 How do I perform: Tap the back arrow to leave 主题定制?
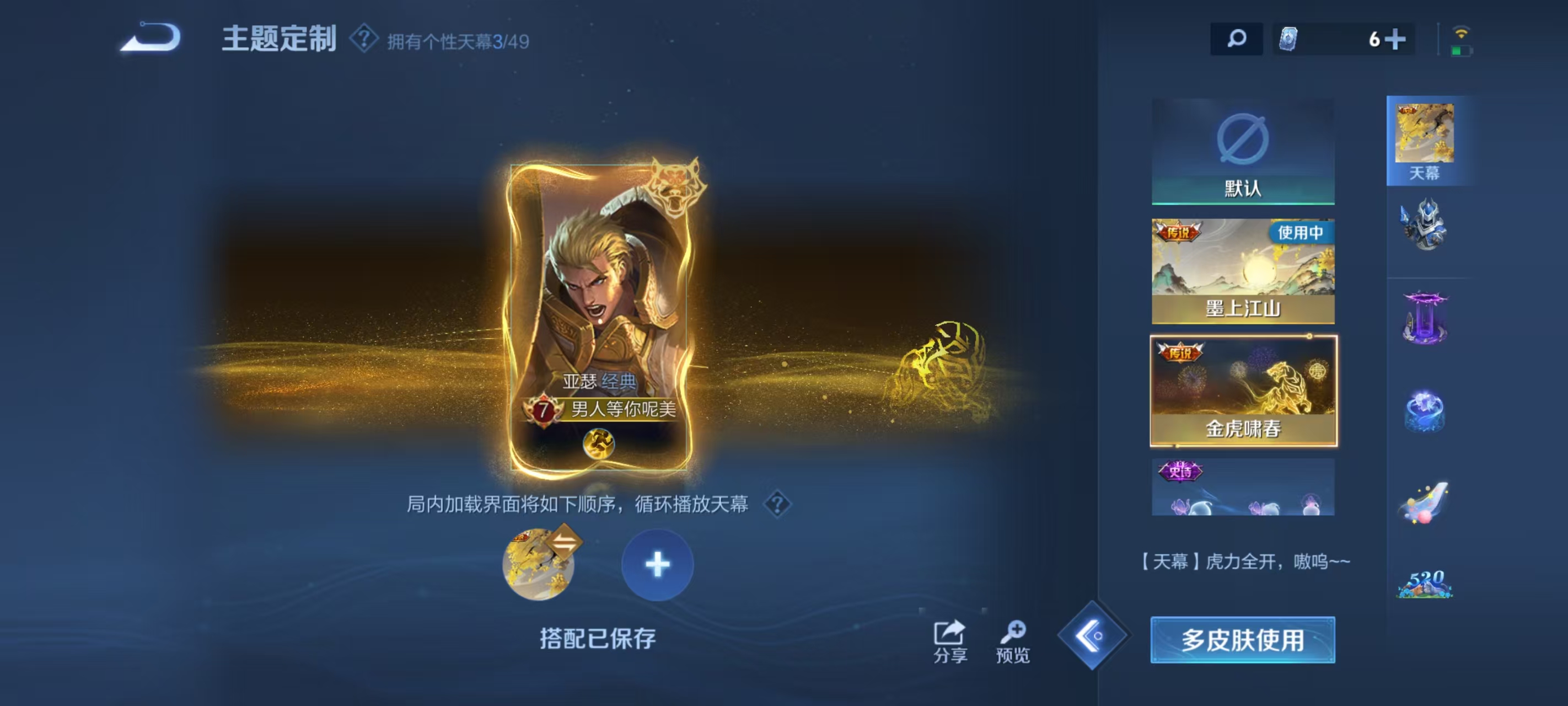(151, 39)
